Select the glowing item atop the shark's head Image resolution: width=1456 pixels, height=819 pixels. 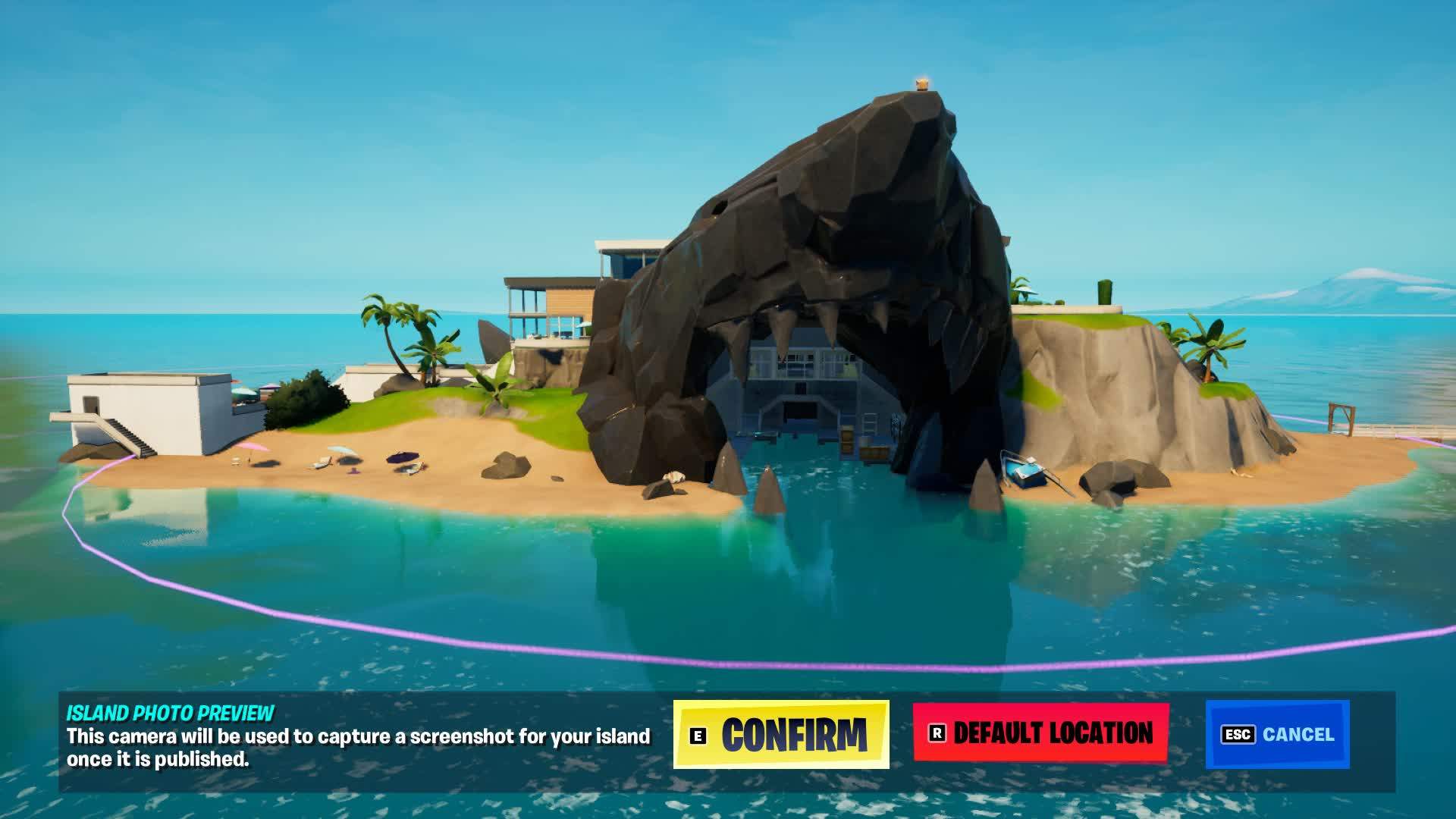[922, 83]
